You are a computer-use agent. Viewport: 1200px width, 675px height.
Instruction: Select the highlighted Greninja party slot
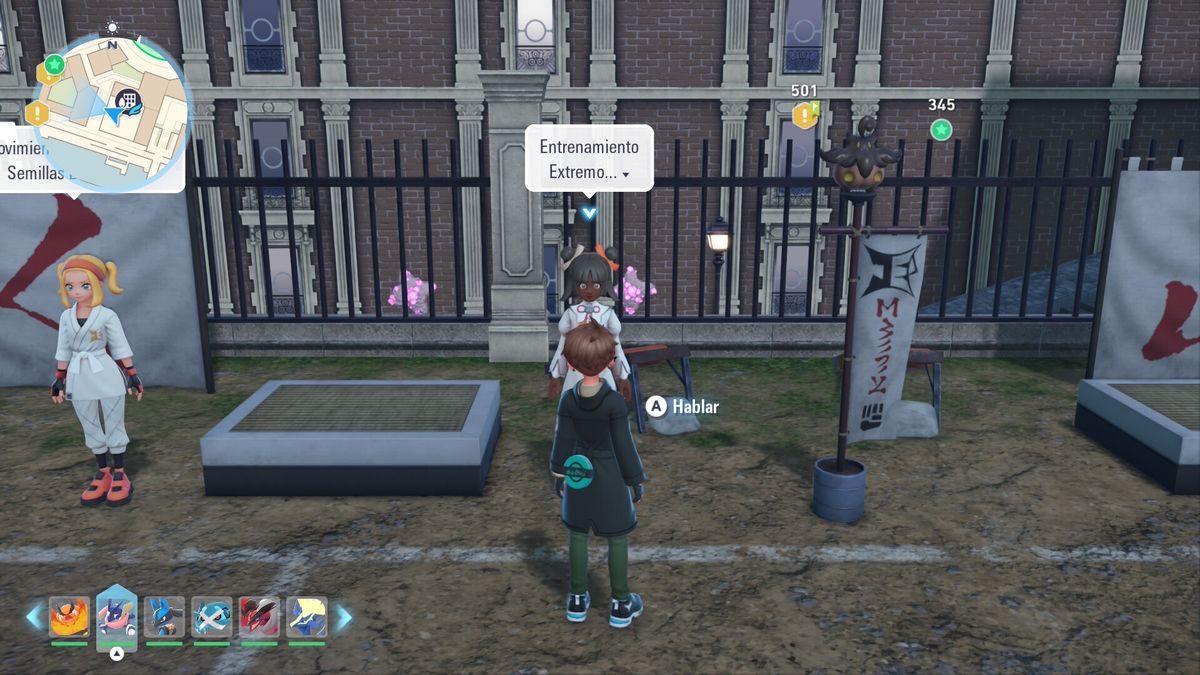[117, 617]
